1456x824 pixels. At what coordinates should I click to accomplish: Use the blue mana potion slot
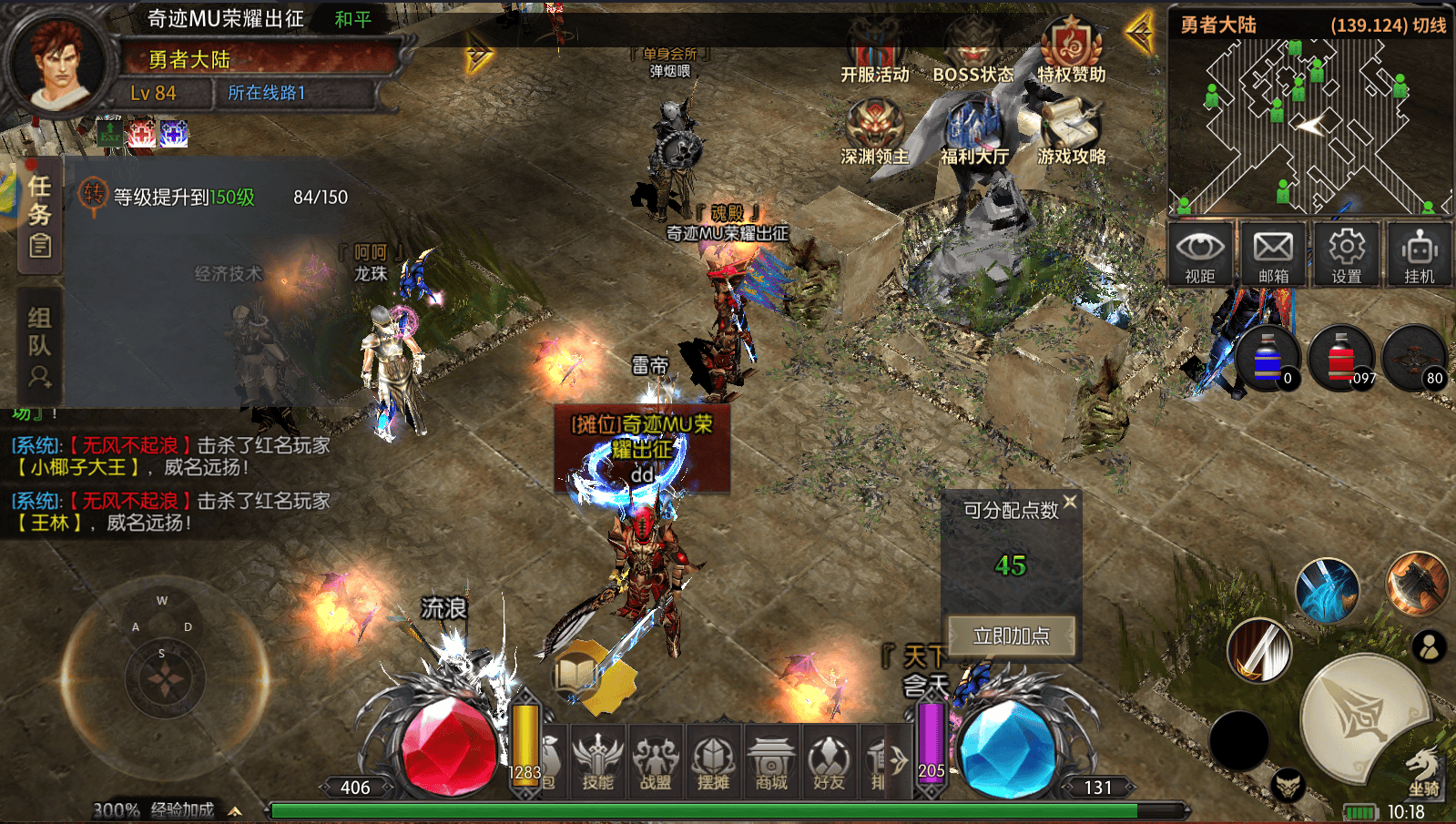click(1268, 359)
